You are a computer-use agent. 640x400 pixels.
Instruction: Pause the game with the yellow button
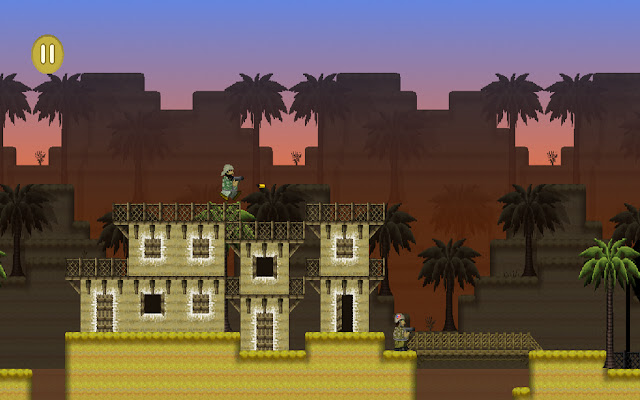tap(47, 54)
